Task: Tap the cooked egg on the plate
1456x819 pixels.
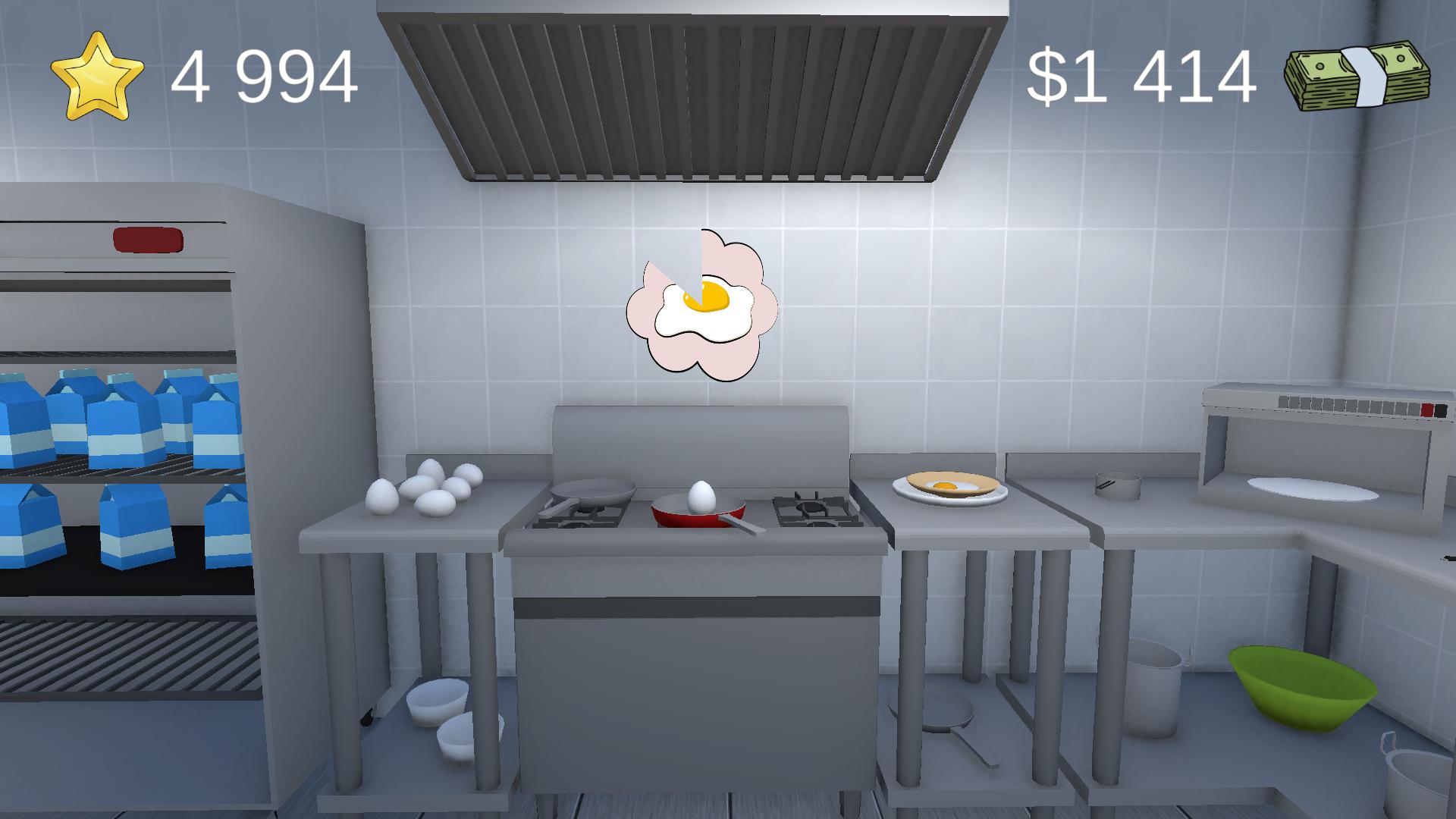Action: click(x=946, y=485)
